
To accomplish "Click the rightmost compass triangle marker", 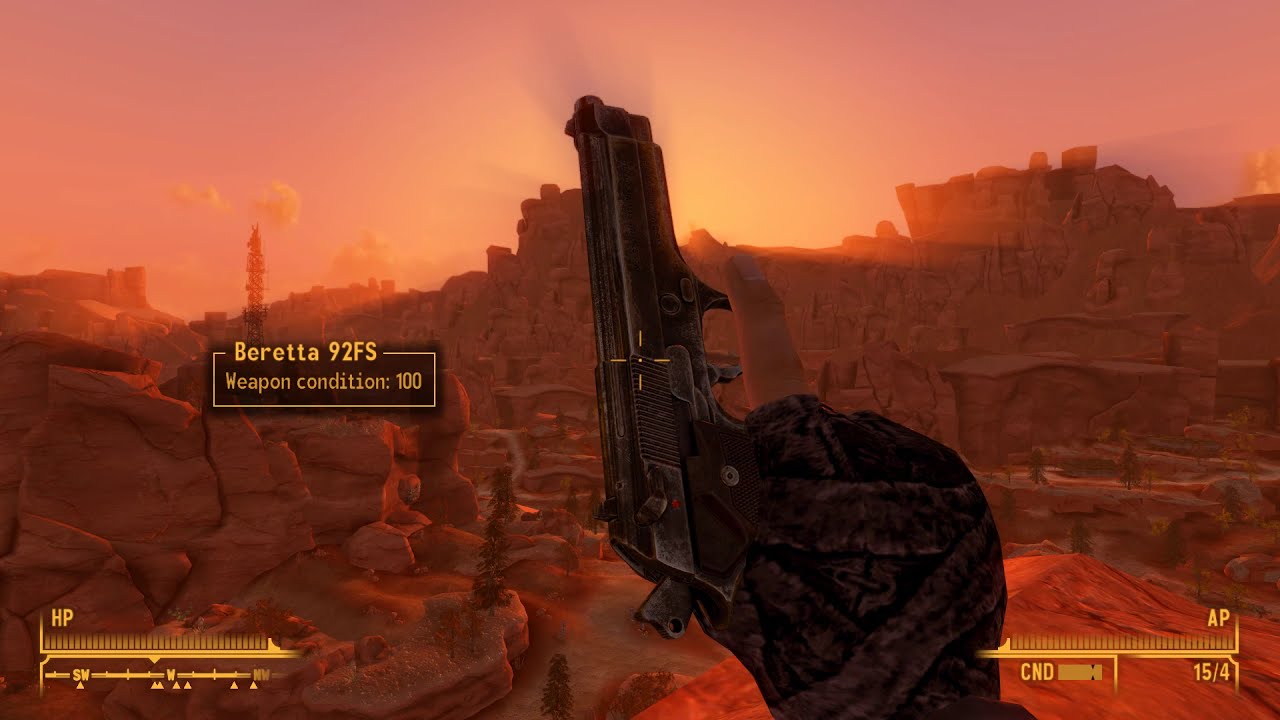I will pos(254,686).
